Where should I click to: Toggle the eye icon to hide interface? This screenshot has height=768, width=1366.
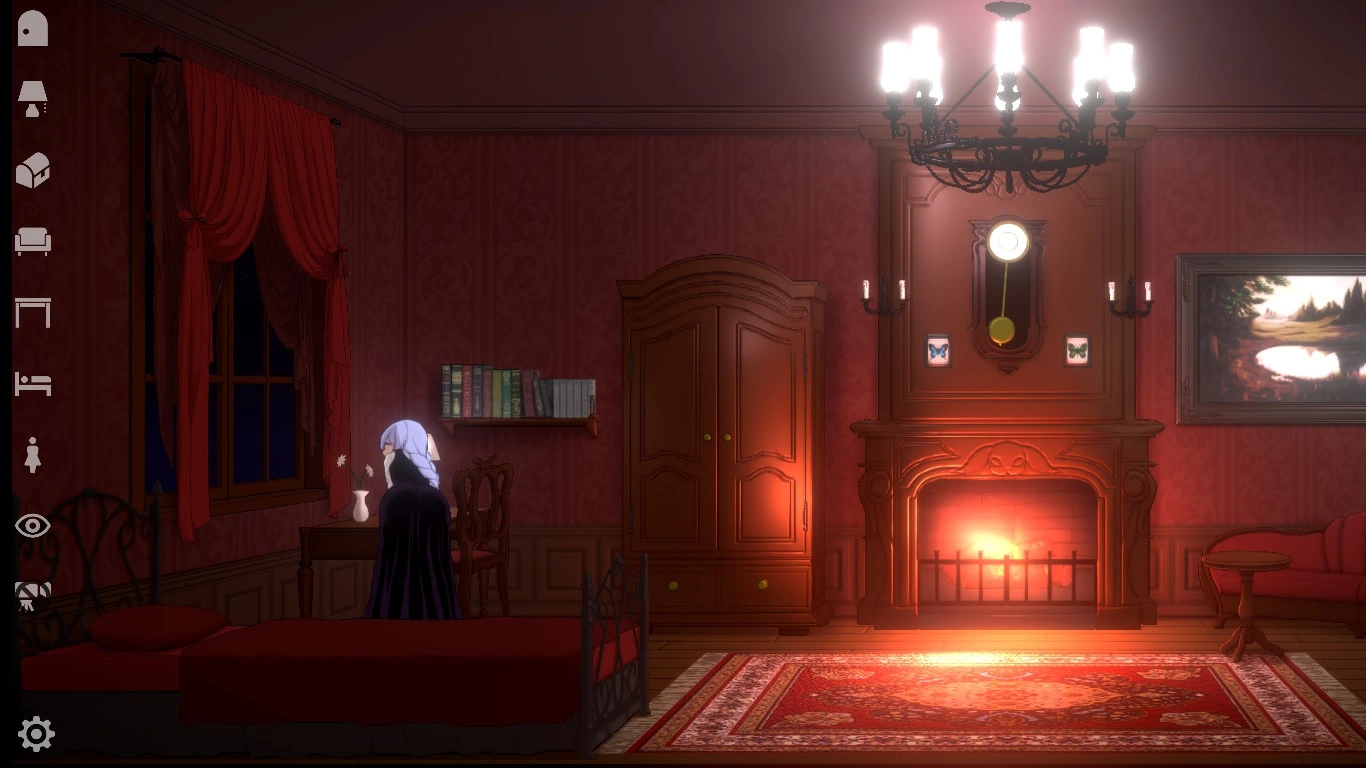pyautogui.click(x=33, y=525)
